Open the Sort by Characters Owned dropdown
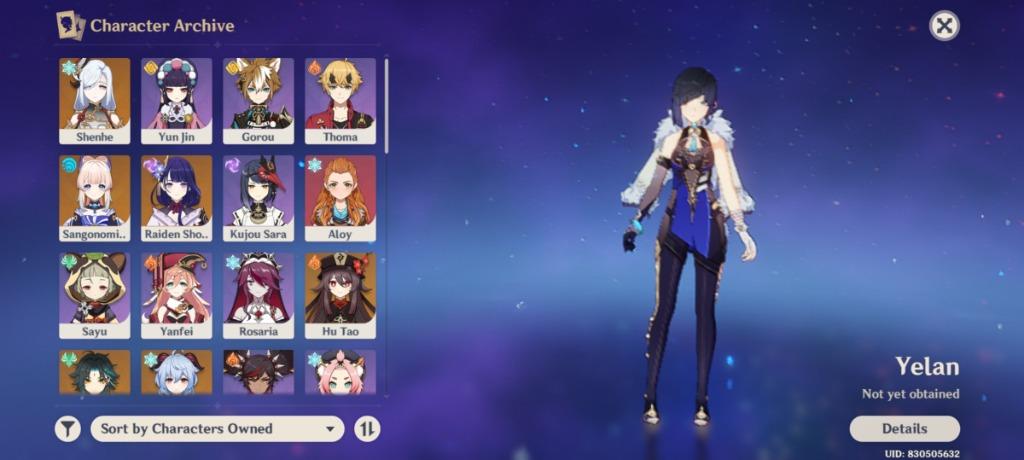Viewport: 1024px width, 460px height. 217,429
